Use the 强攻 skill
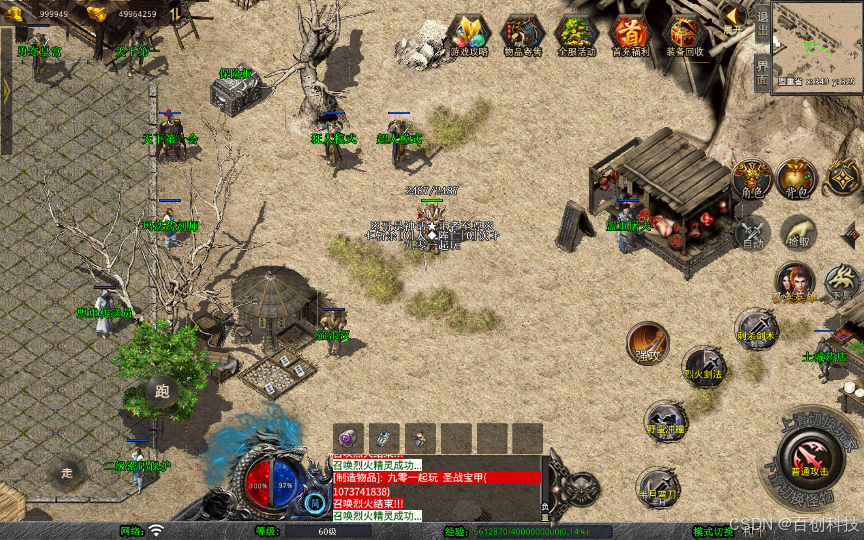The image size is (864, 540). point(648,343)
